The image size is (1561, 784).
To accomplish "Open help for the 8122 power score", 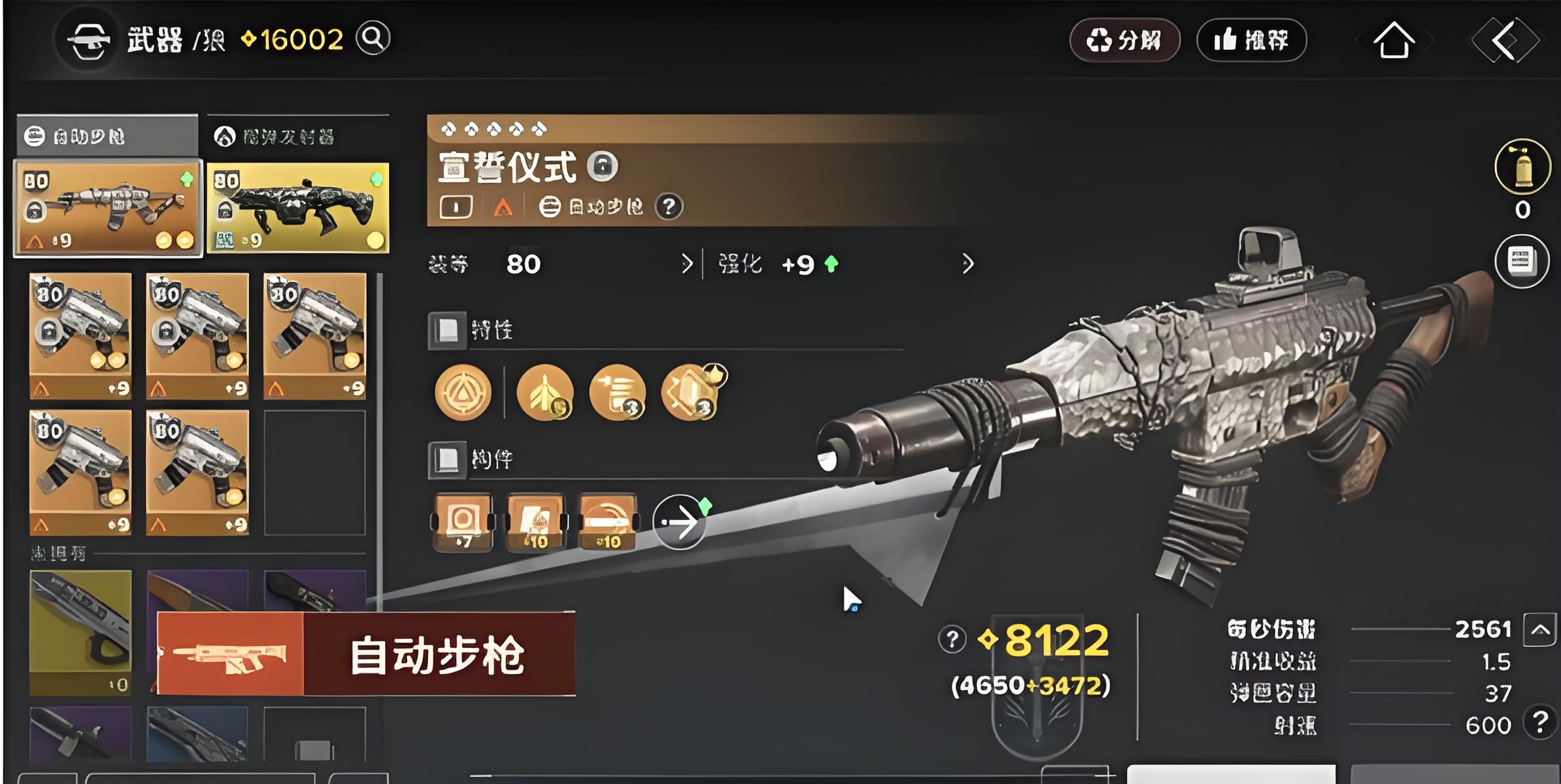I will 952,639.
